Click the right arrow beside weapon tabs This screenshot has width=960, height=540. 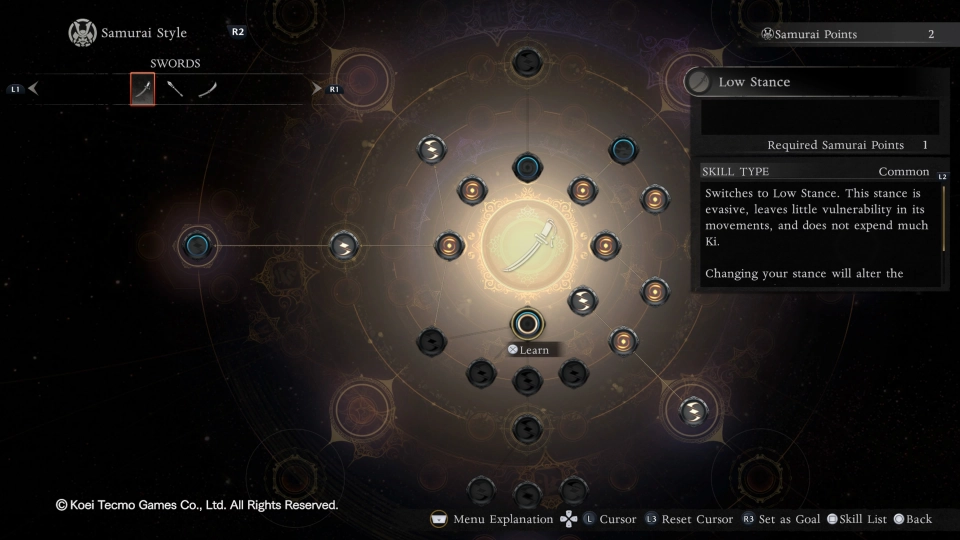click(317, 89)
